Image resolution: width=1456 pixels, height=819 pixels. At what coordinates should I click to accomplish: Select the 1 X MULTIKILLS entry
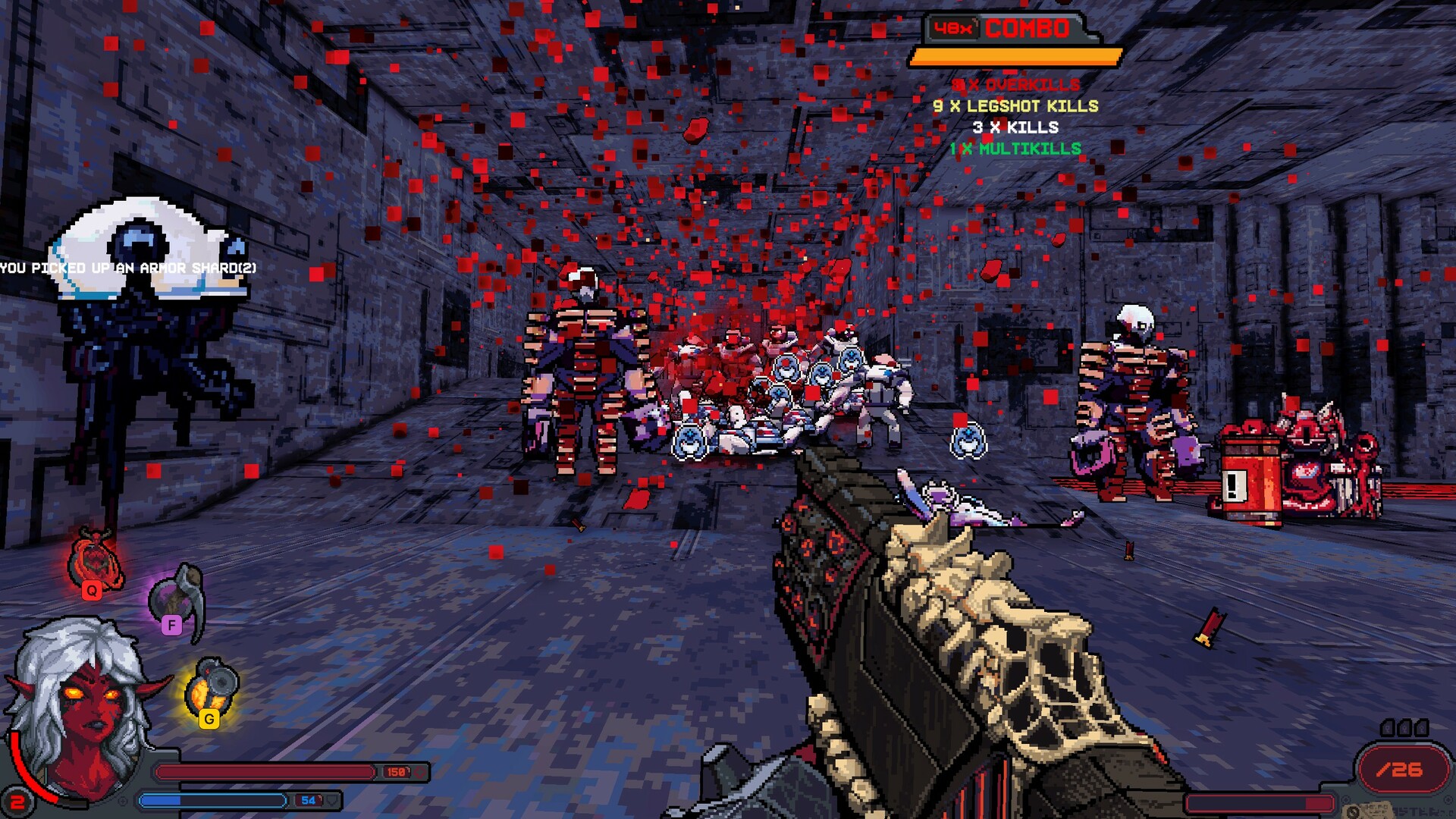click(x=1015, y=150)
